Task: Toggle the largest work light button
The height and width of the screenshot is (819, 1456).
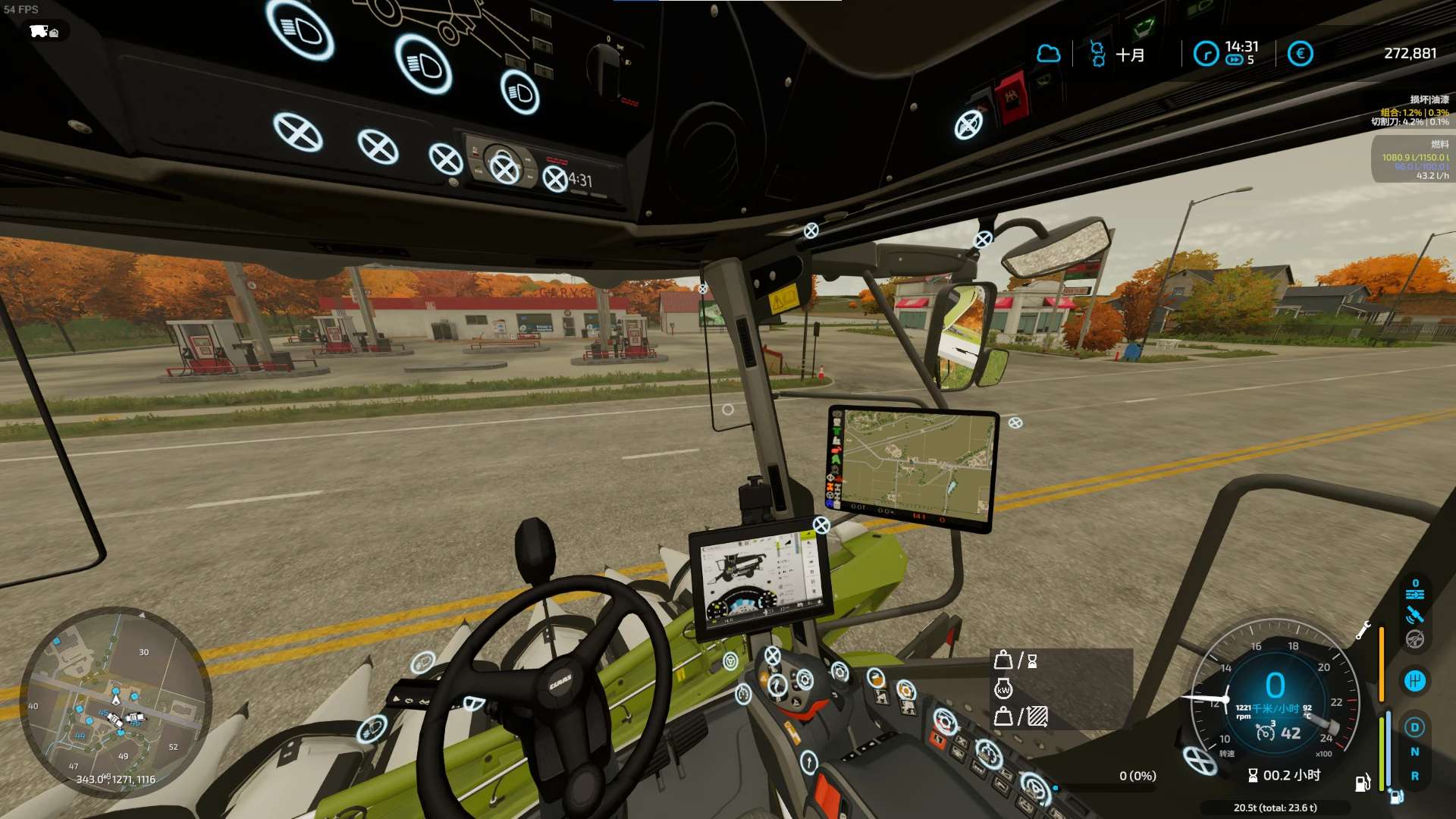Action: (300, 30)
